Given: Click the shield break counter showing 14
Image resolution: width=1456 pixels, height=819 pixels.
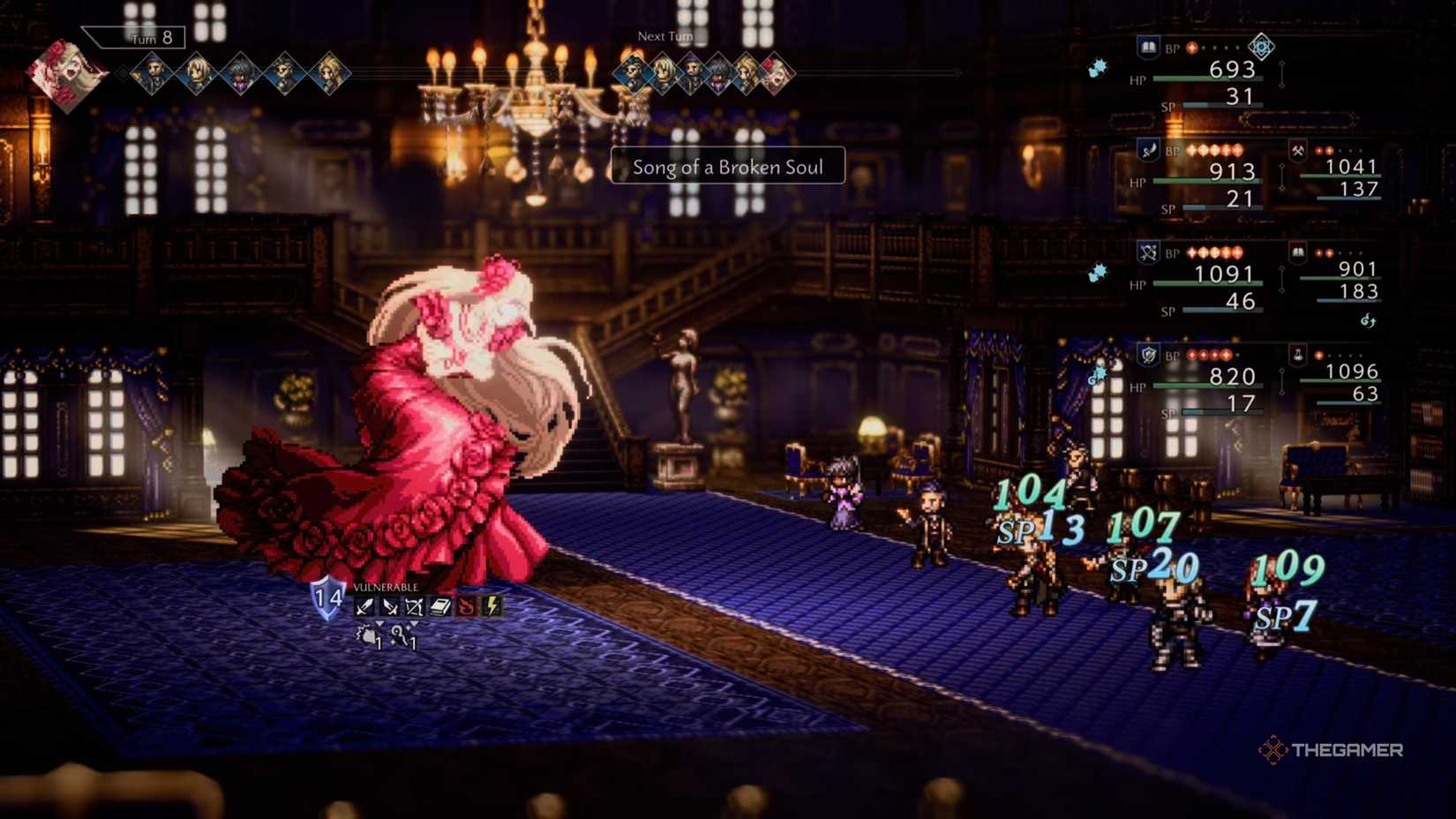Looking at the screenshot, I should click(327, 598).
